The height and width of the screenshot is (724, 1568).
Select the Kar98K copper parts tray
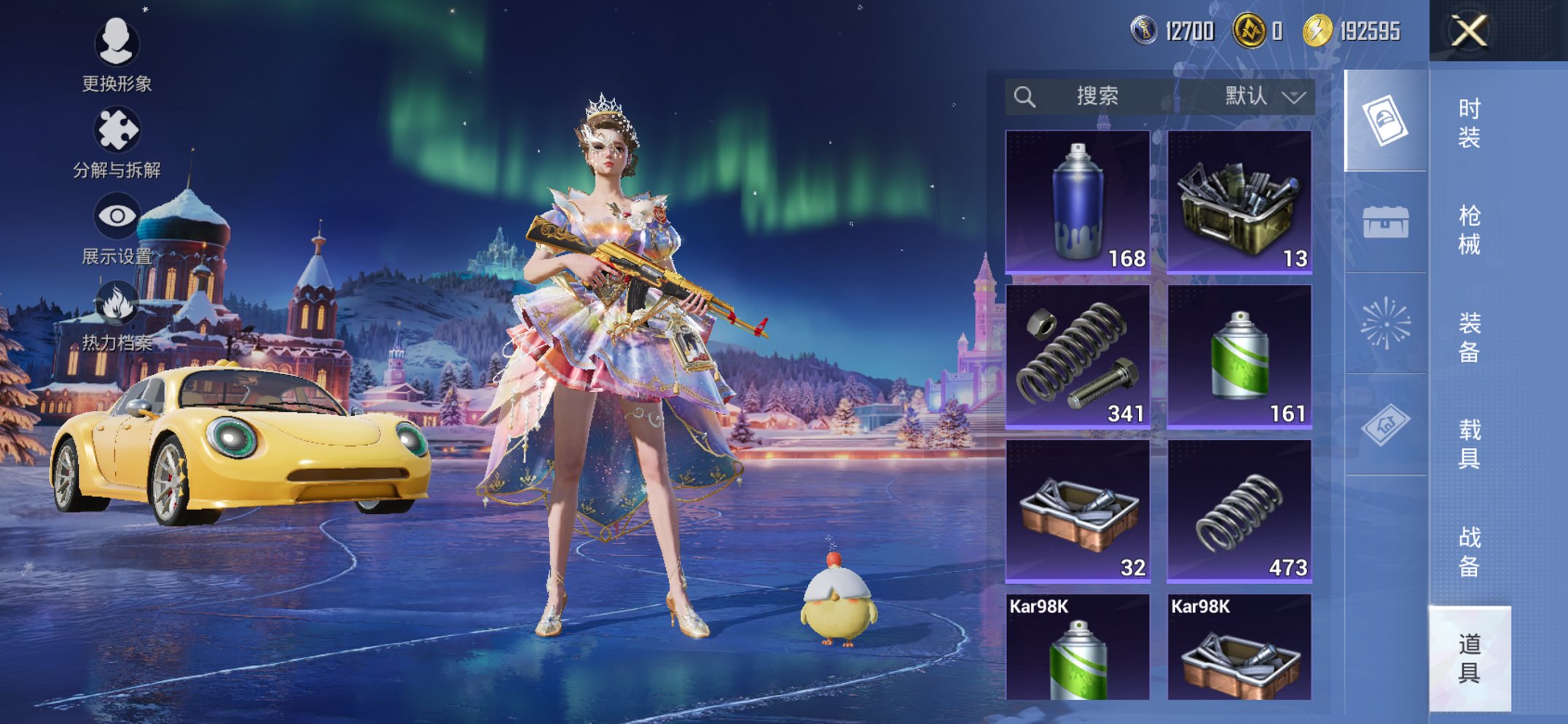point(1239,648)
